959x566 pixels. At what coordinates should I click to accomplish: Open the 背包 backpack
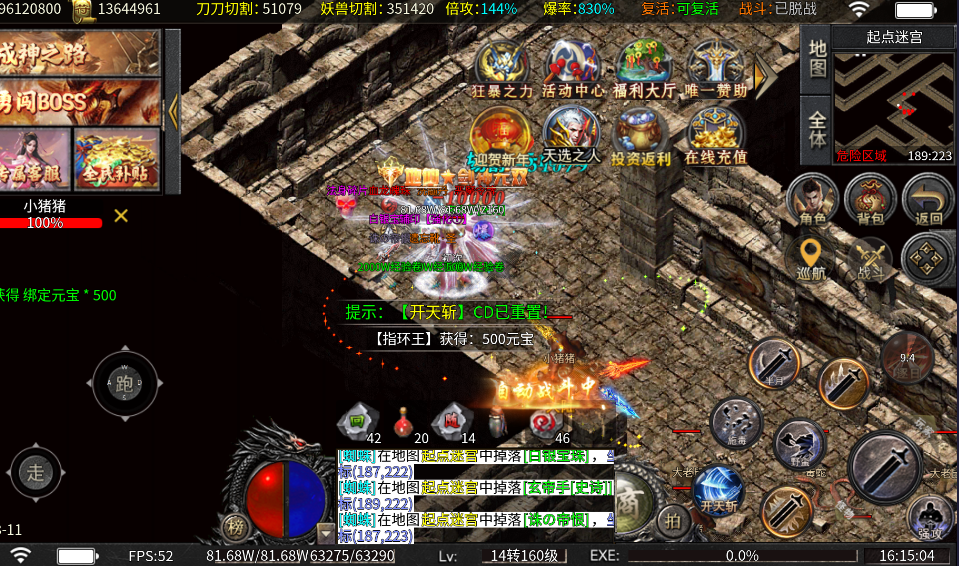(870, 200)
